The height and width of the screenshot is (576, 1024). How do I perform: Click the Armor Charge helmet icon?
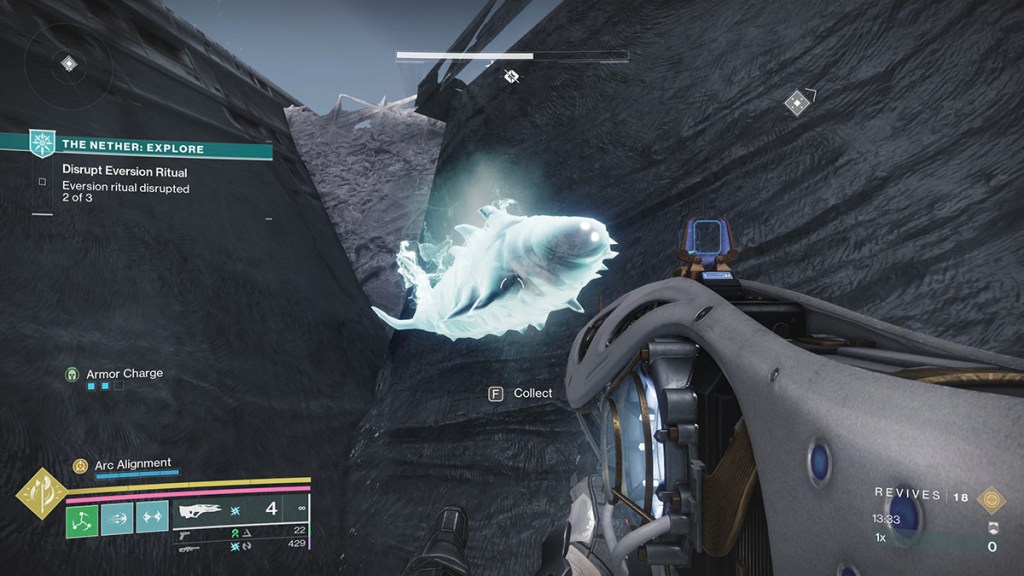tap(72, 374)
